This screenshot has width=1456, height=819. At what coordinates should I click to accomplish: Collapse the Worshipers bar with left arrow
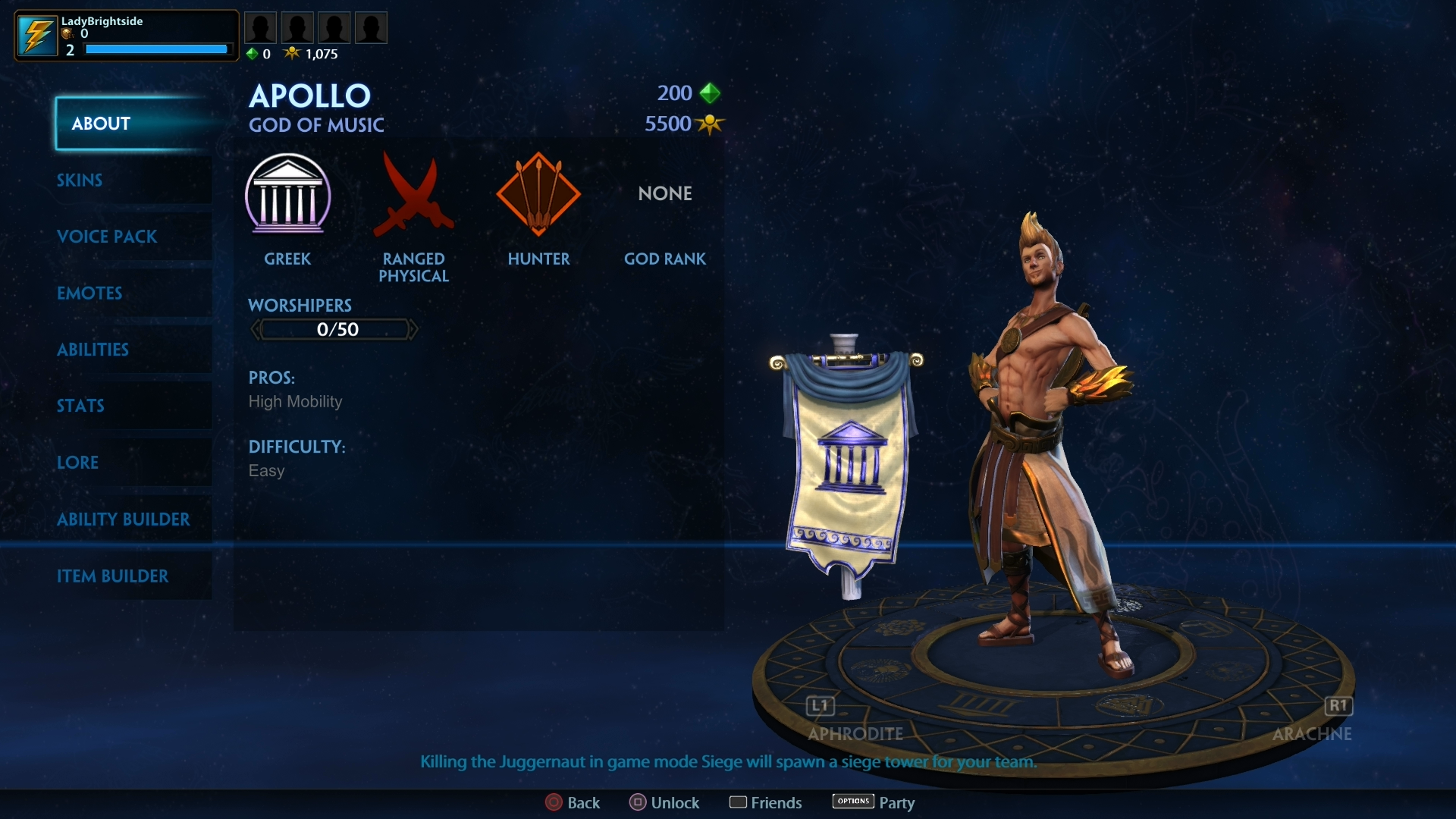coord(255,329)
